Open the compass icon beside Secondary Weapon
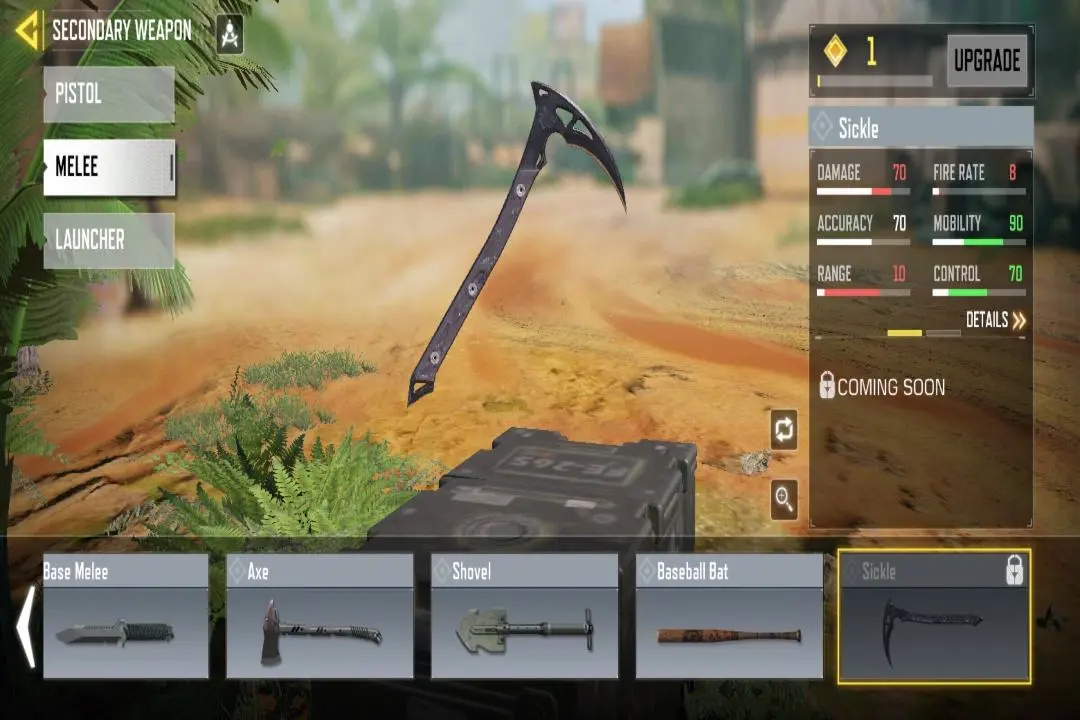Image resolution: width=1080 pixels, height=720 pixels. [x=230, y=34]
